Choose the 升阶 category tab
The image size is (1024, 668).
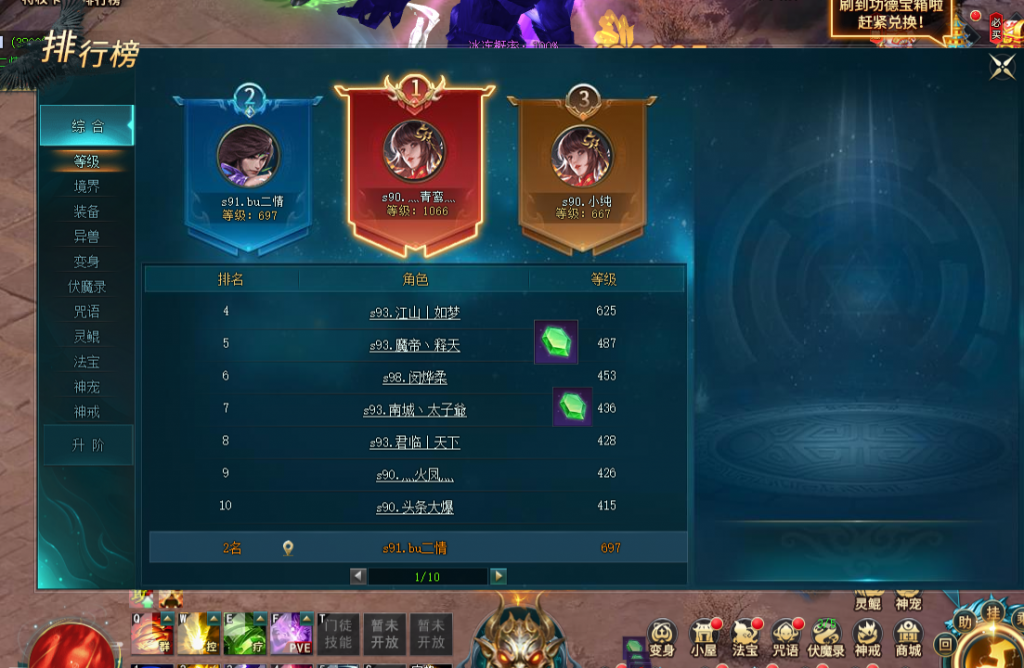(87, 445)
